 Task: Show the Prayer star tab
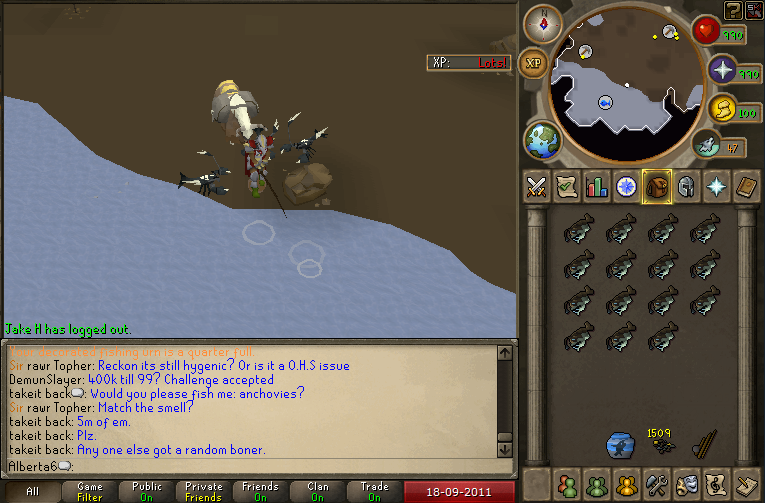click(716, 187)
